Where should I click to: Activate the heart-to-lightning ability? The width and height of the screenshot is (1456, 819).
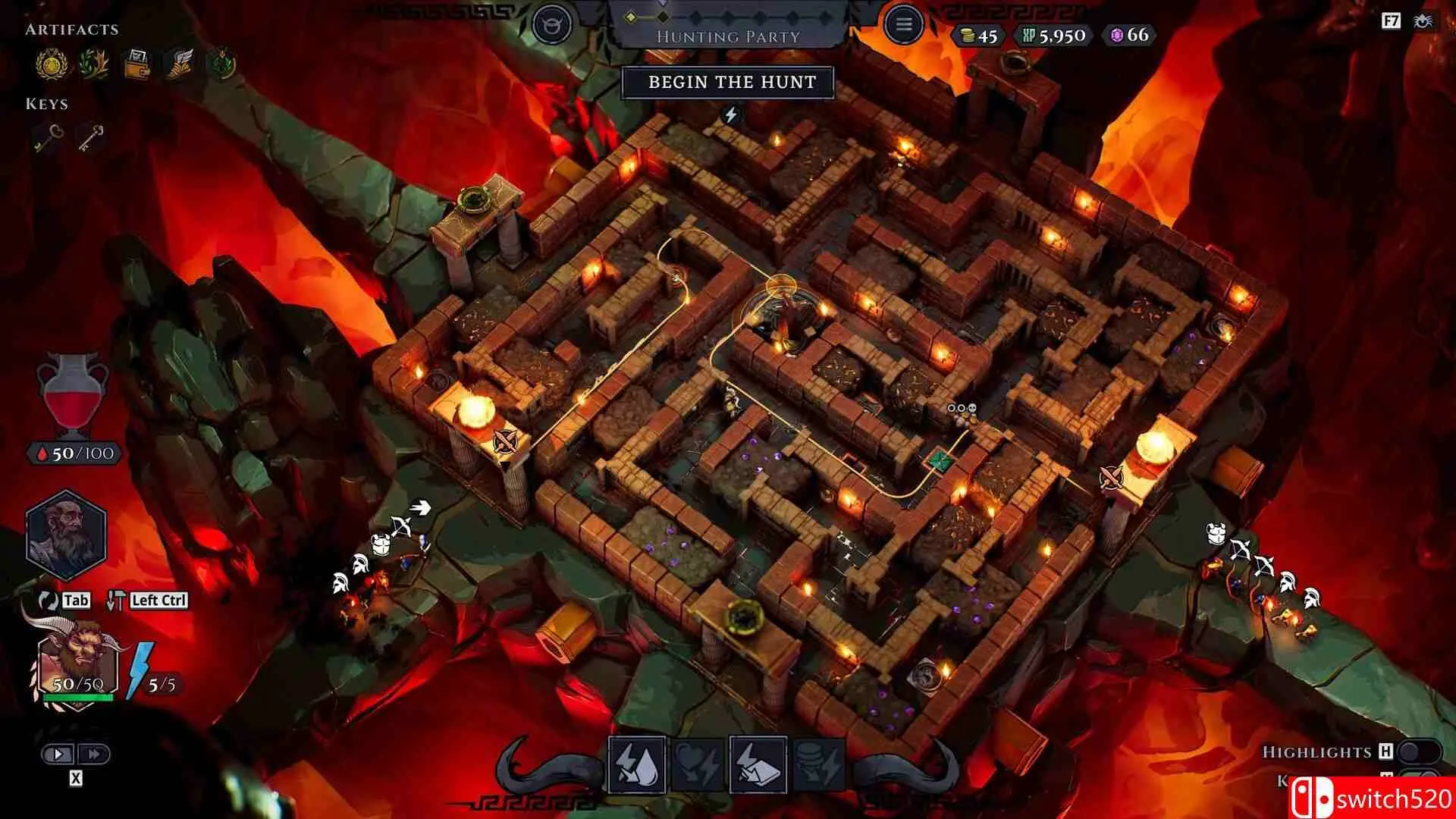698,764
